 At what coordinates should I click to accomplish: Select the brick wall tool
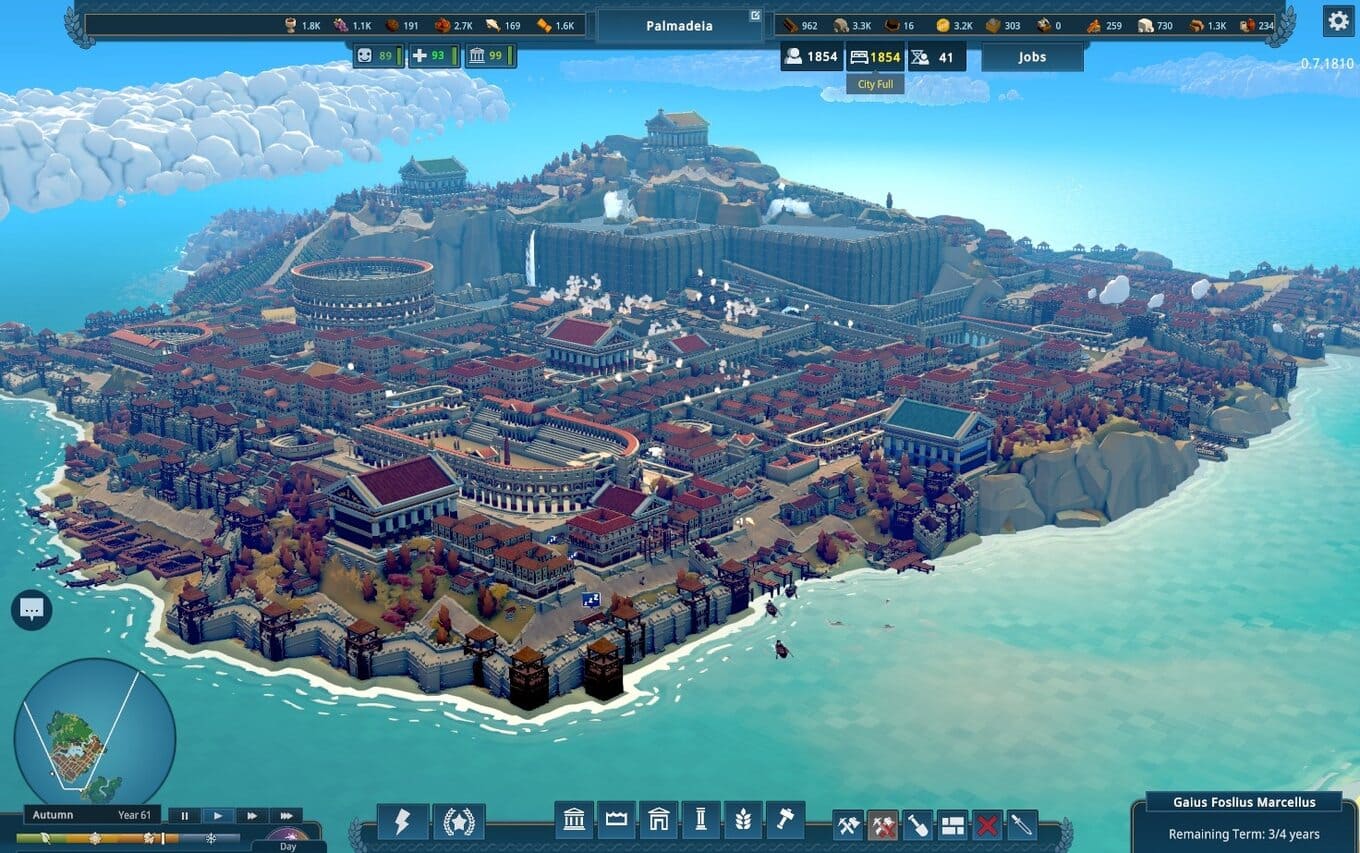click(x=953, y=826)
